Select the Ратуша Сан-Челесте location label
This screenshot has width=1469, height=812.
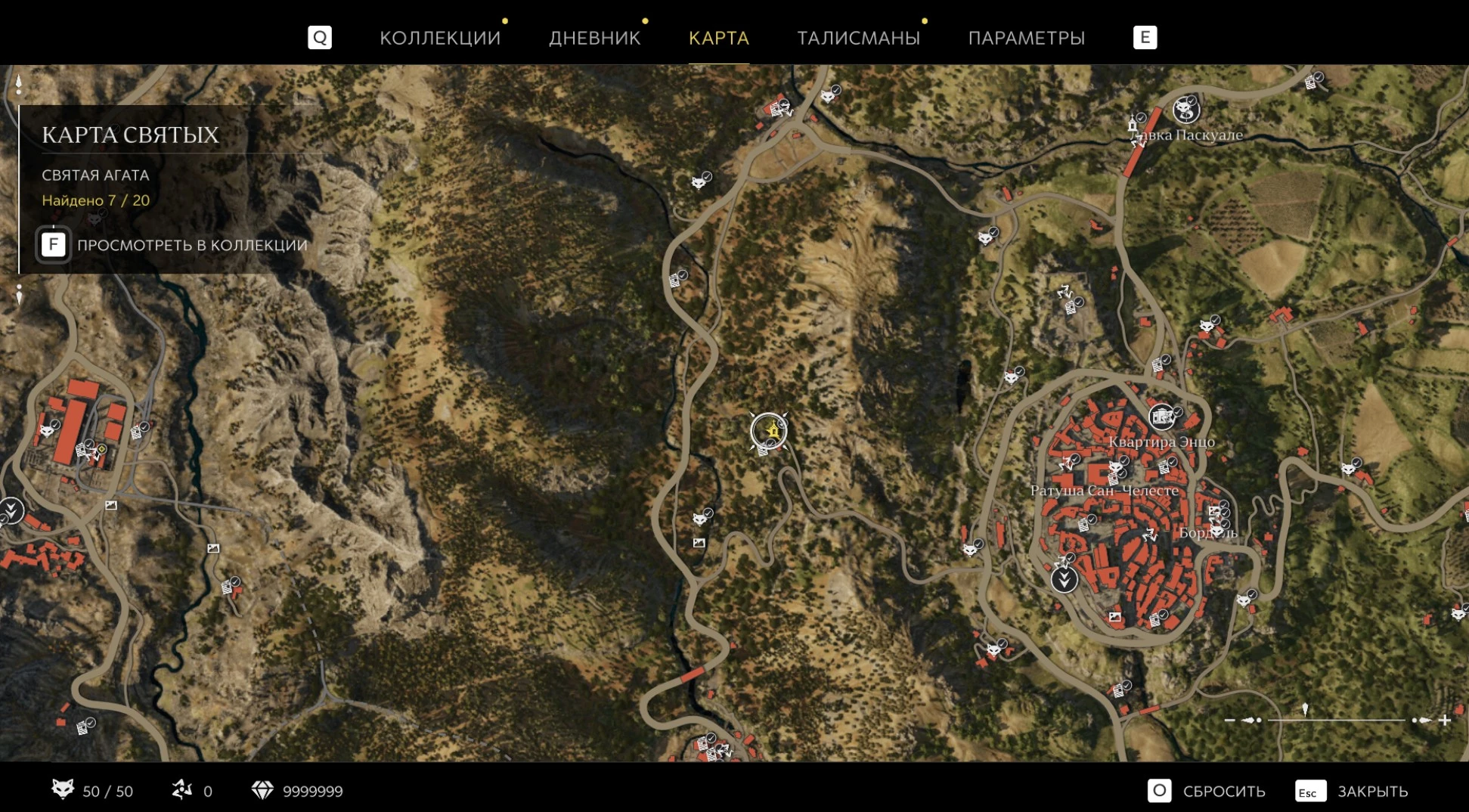click(1104, 491)
